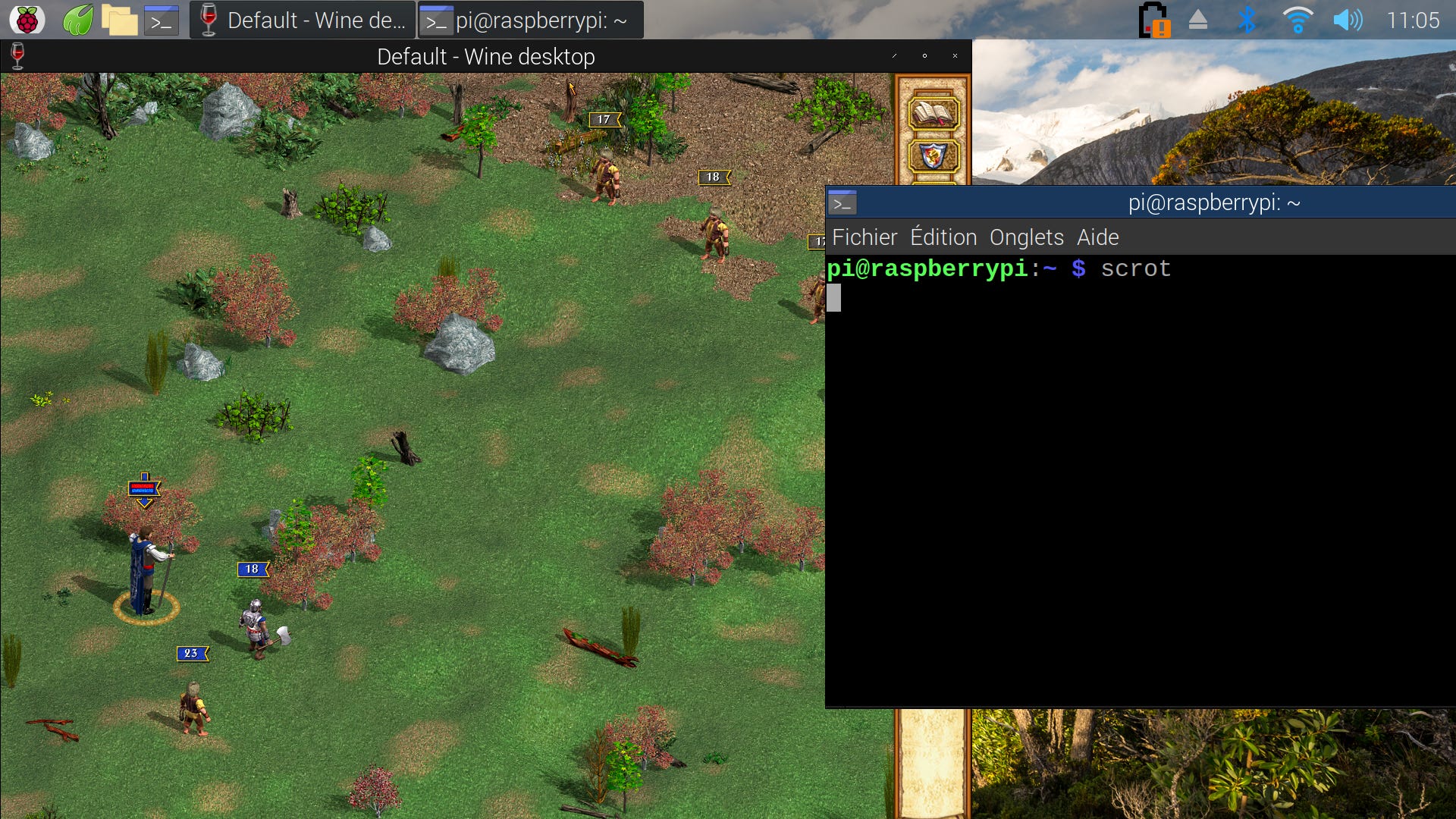Open the Fichier menu in the terminal
This screenshot has height=819, width=1456.
(864, 237)
